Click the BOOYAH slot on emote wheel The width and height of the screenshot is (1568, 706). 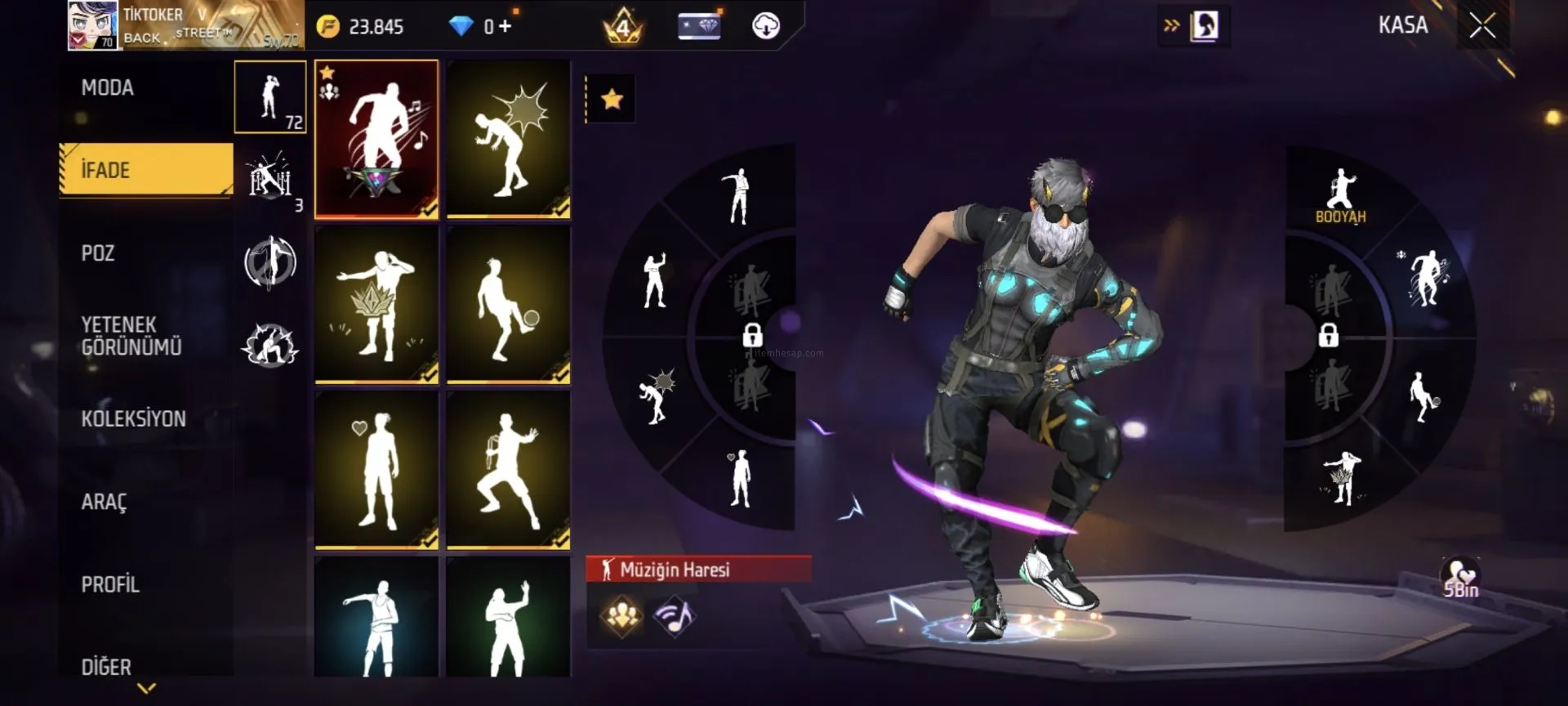tap(1340, 196)
